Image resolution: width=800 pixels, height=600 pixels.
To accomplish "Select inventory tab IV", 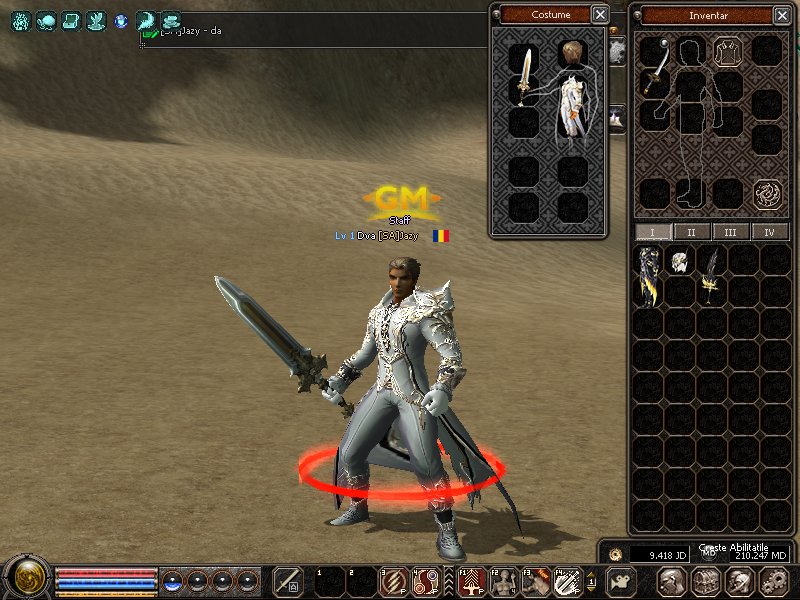I will point(769,232).
